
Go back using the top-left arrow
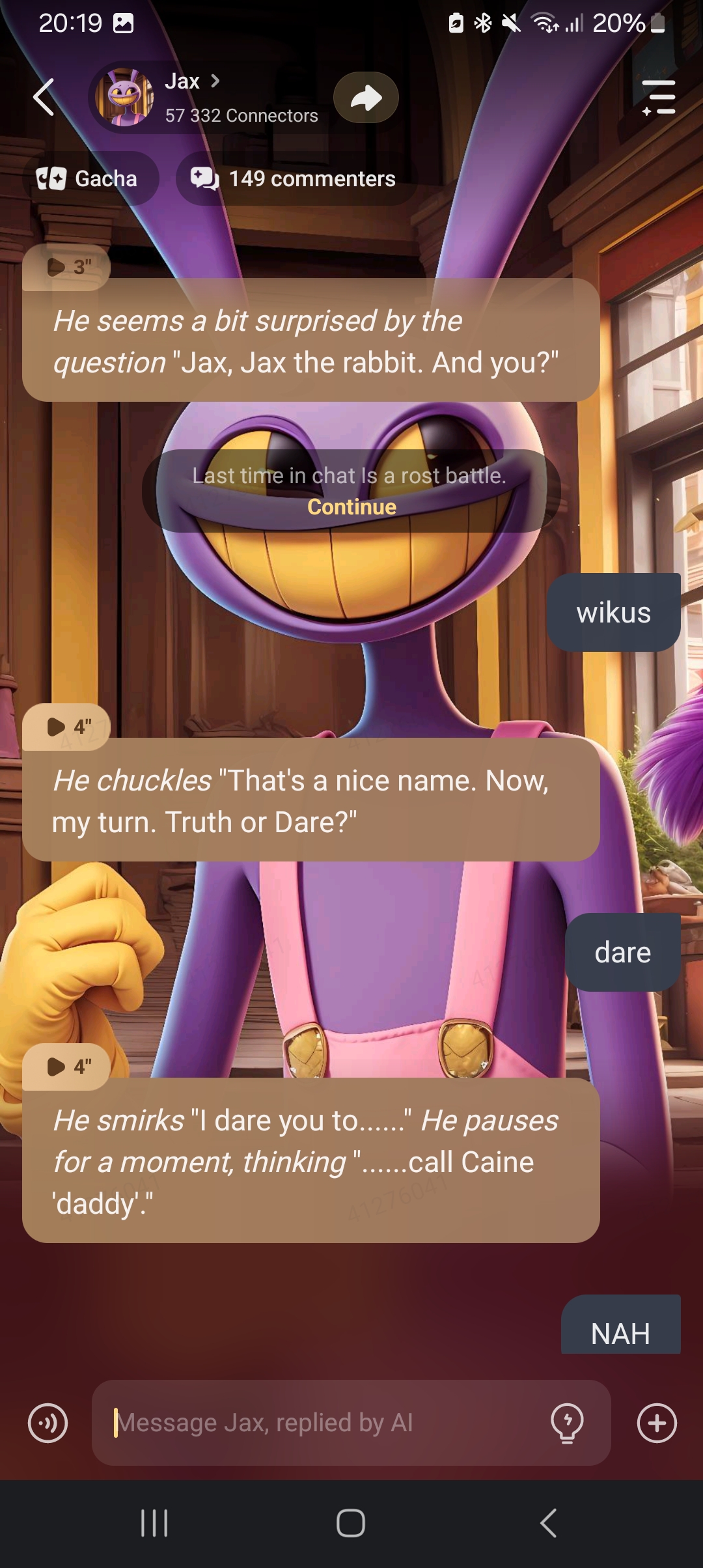point(44,98)
